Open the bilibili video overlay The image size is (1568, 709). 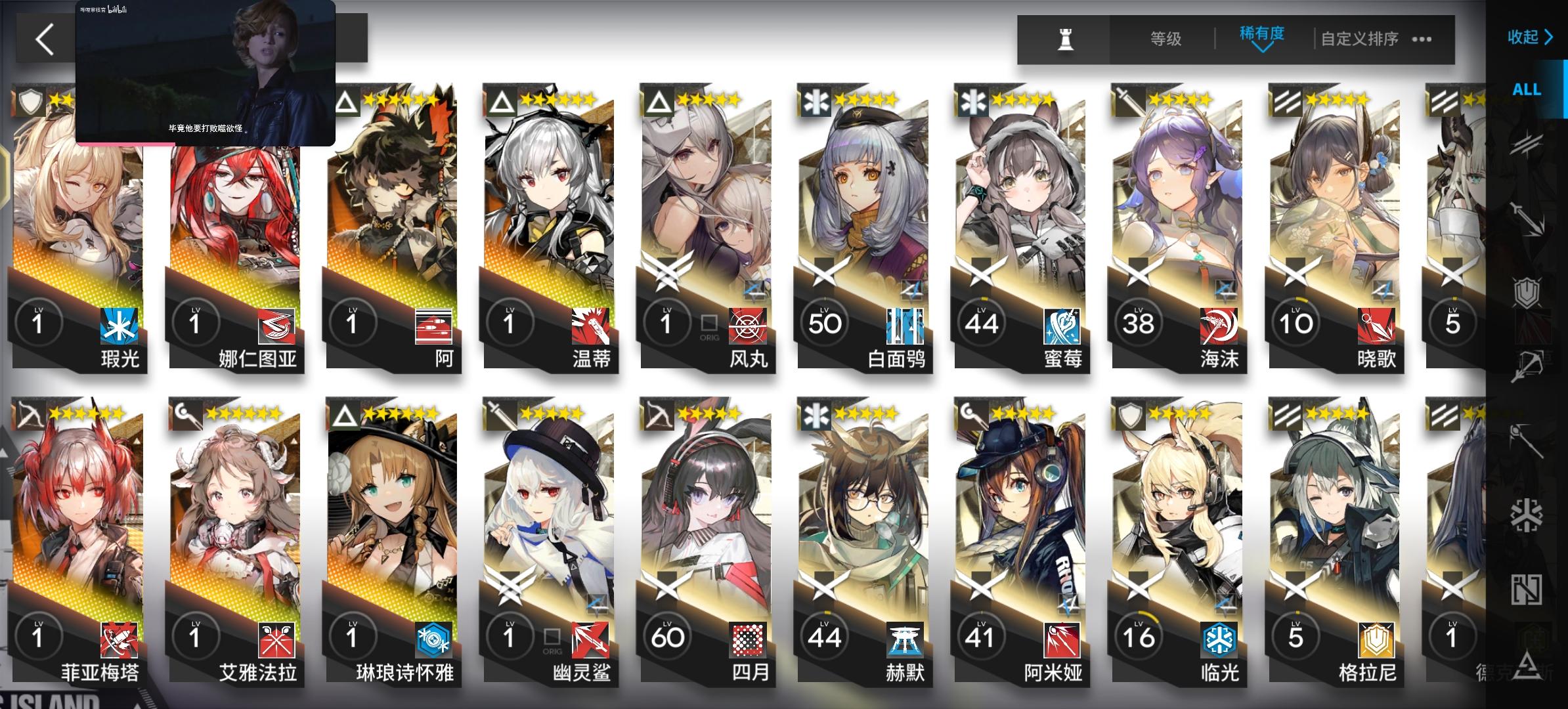point(205,72)
